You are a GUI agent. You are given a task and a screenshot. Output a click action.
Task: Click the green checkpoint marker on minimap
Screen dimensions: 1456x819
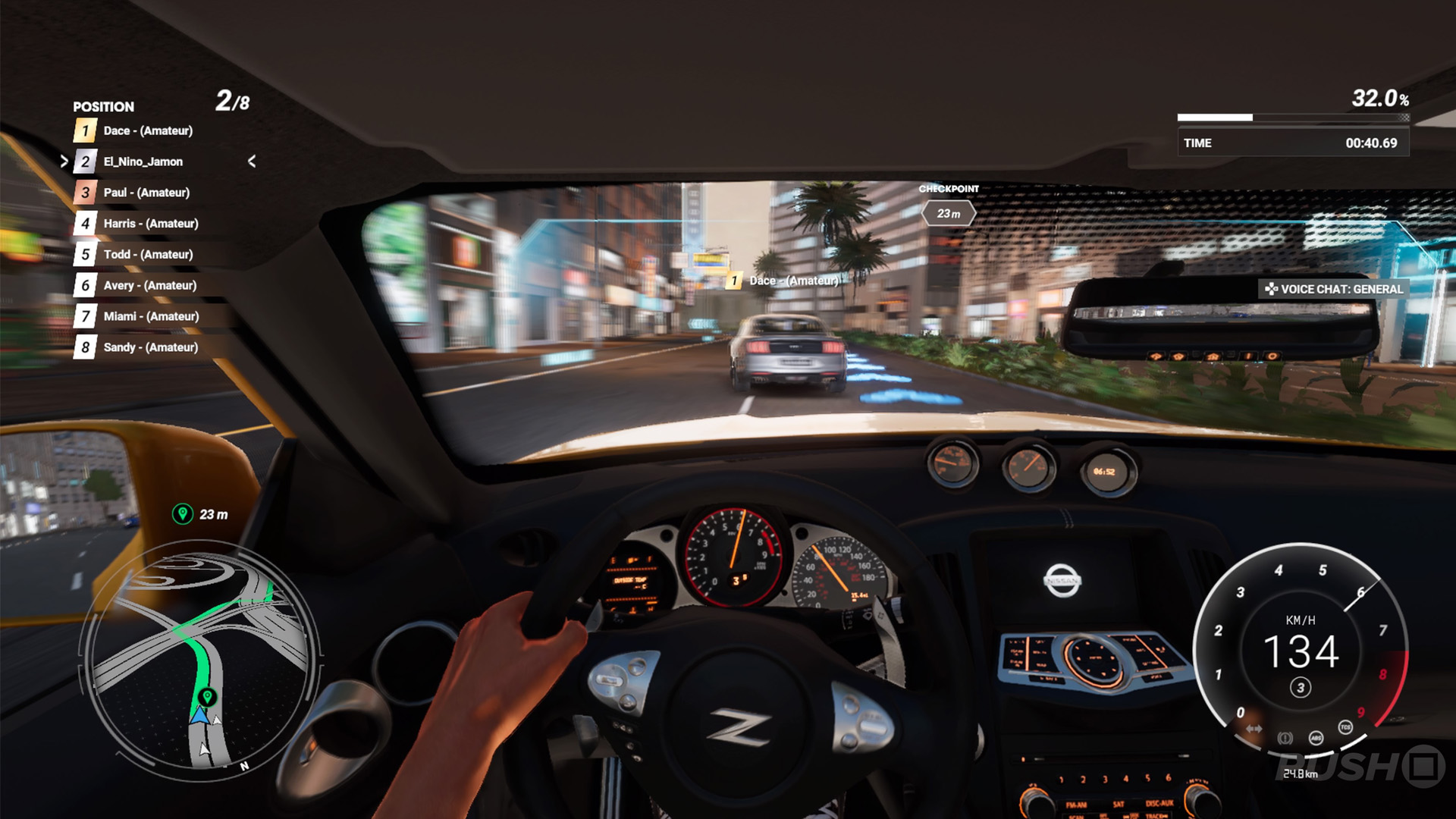click(207, 696)
